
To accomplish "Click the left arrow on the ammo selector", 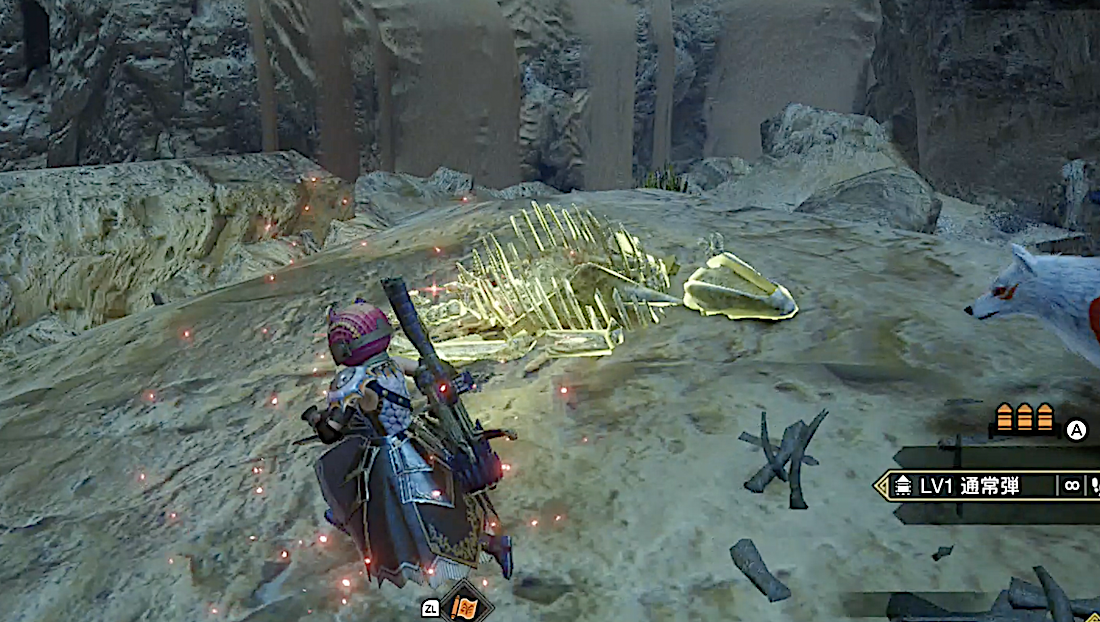I will click(881, 487).
